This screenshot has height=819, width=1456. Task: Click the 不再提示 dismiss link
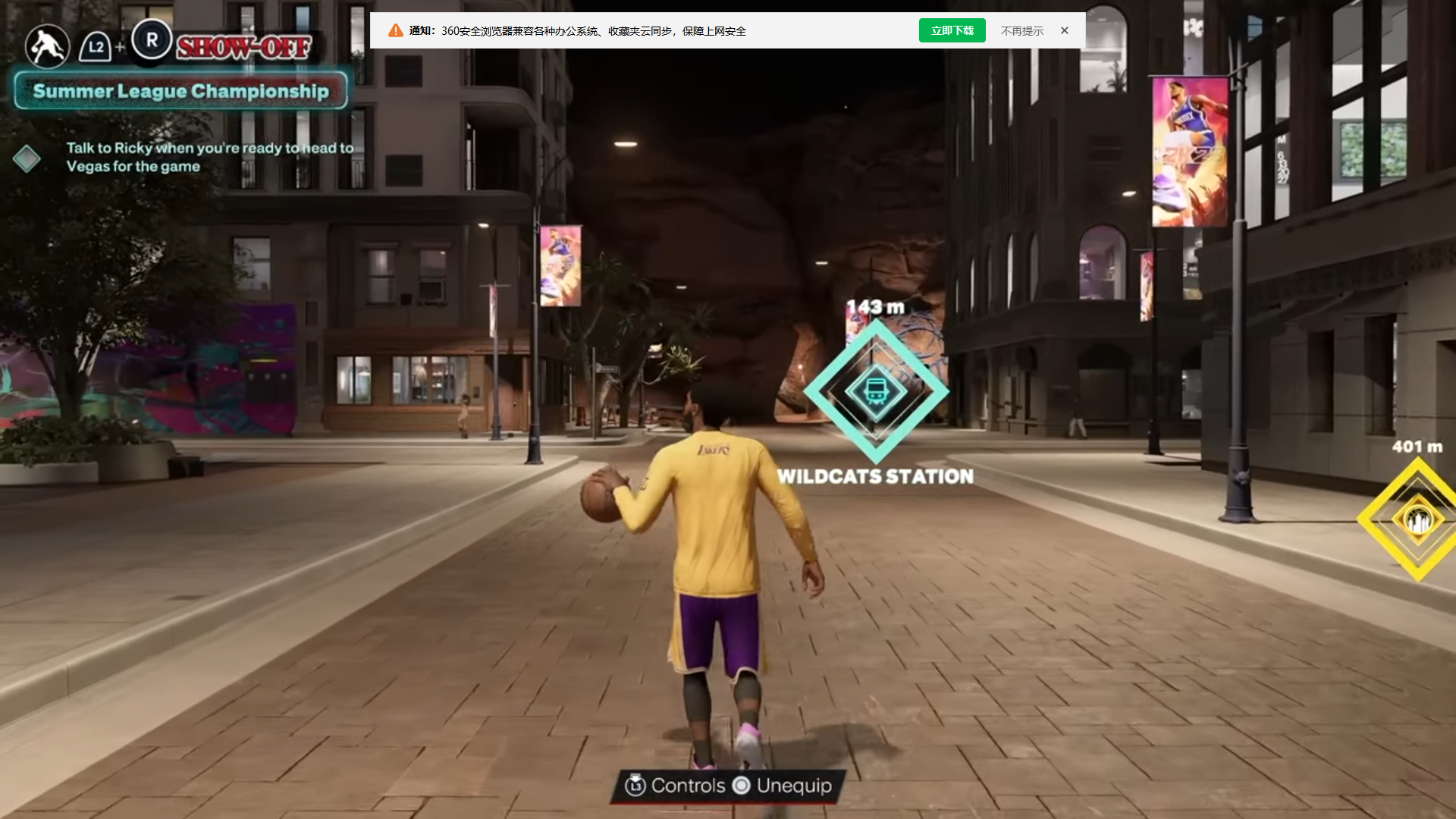1022,30
